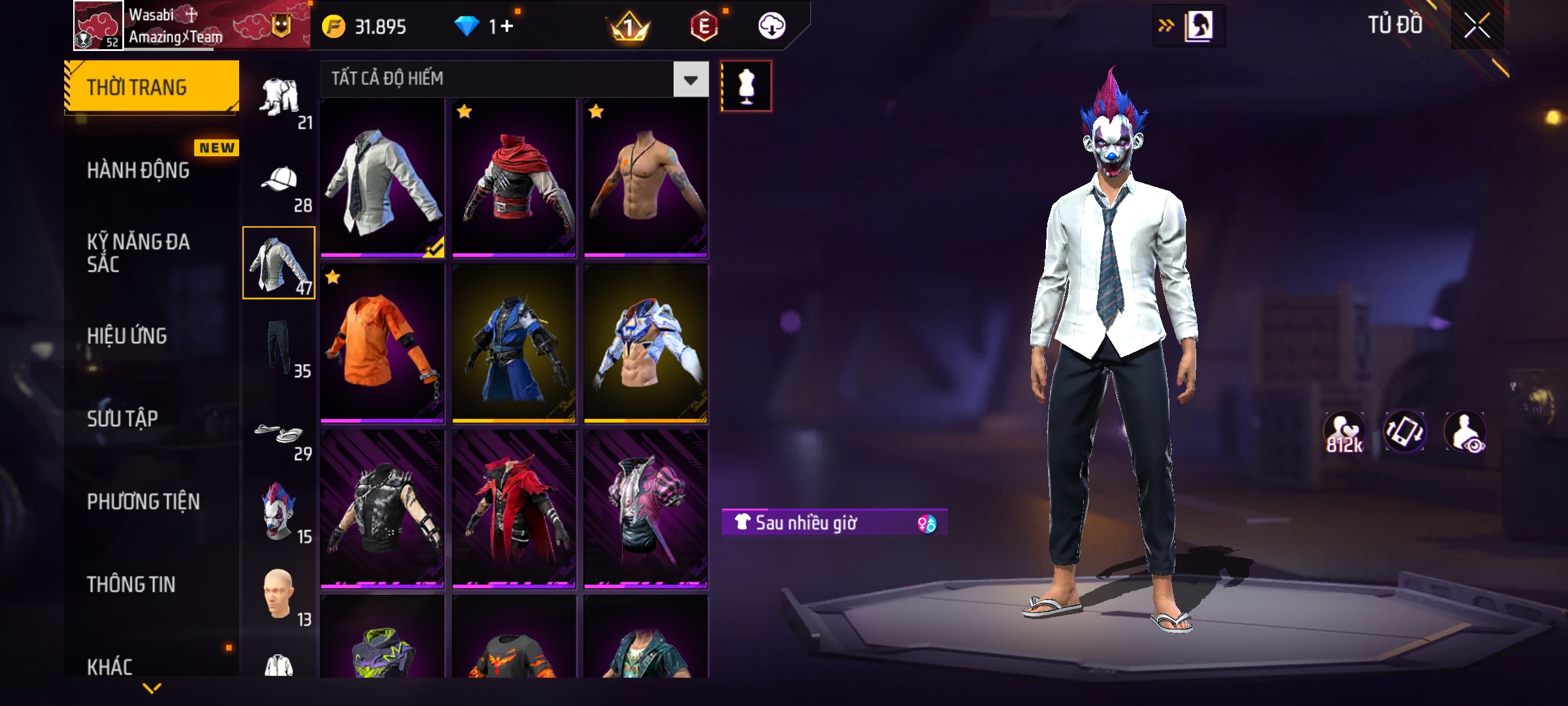This screenshot has width=1568, height=706.
Task: Show the THÔNG TIN tab
Action: point(131,584)
